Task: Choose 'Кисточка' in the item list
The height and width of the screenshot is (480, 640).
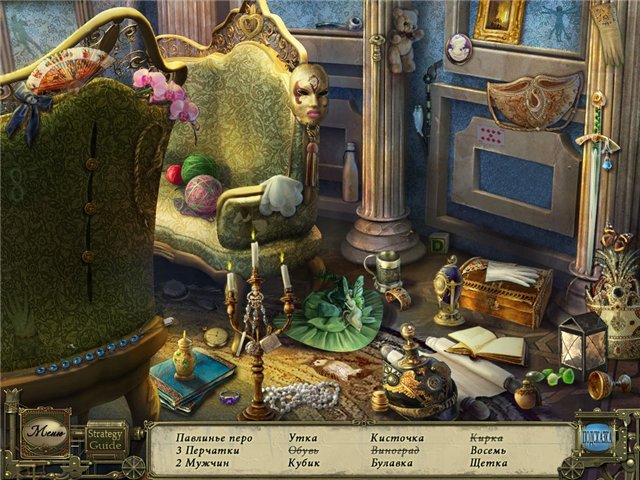Action: (x=397, y=438)
